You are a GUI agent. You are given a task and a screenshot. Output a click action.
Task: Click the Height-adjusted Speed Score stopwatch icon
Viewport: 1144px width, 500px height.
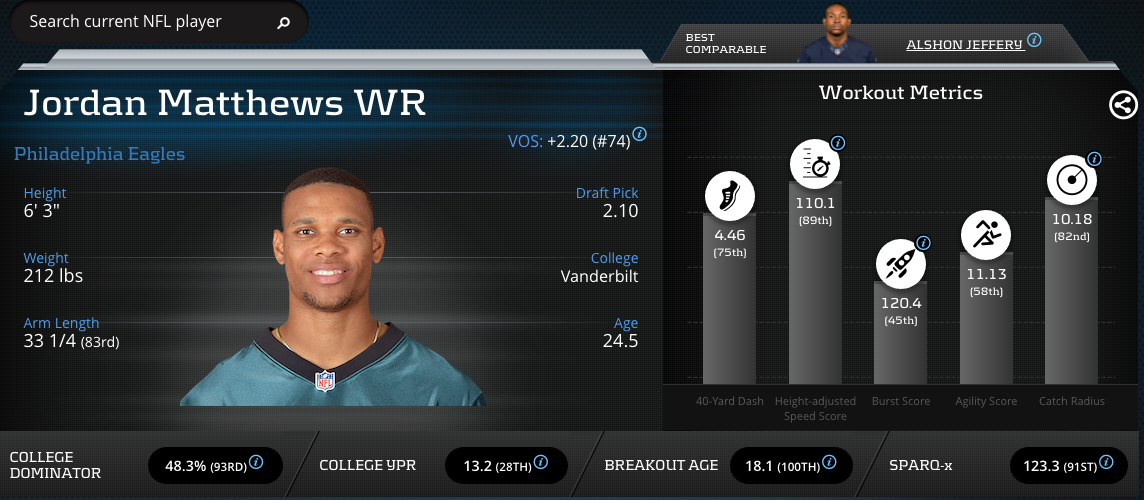[x=816, y=166]
